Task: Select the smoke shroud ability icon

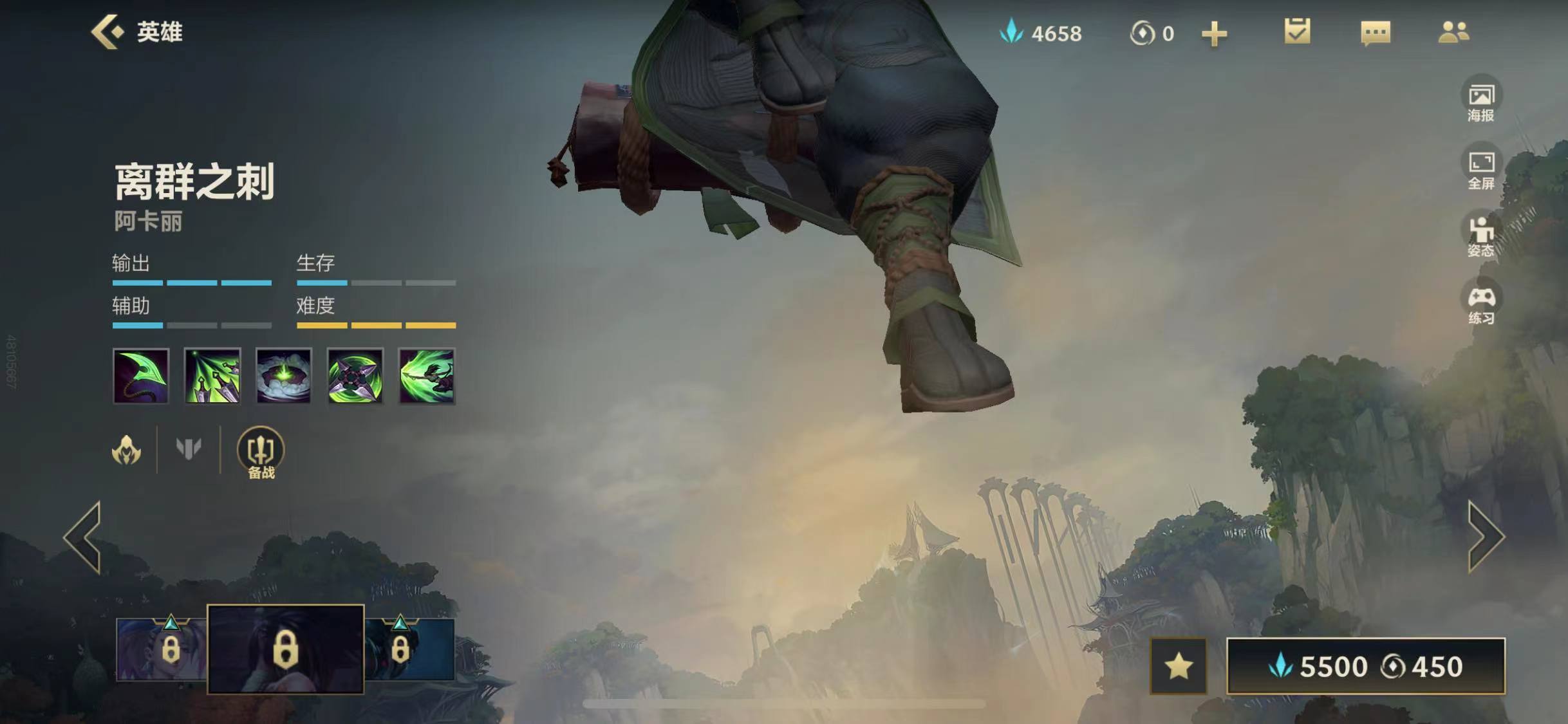Action: pyautogui.click(x=284, y=376)
